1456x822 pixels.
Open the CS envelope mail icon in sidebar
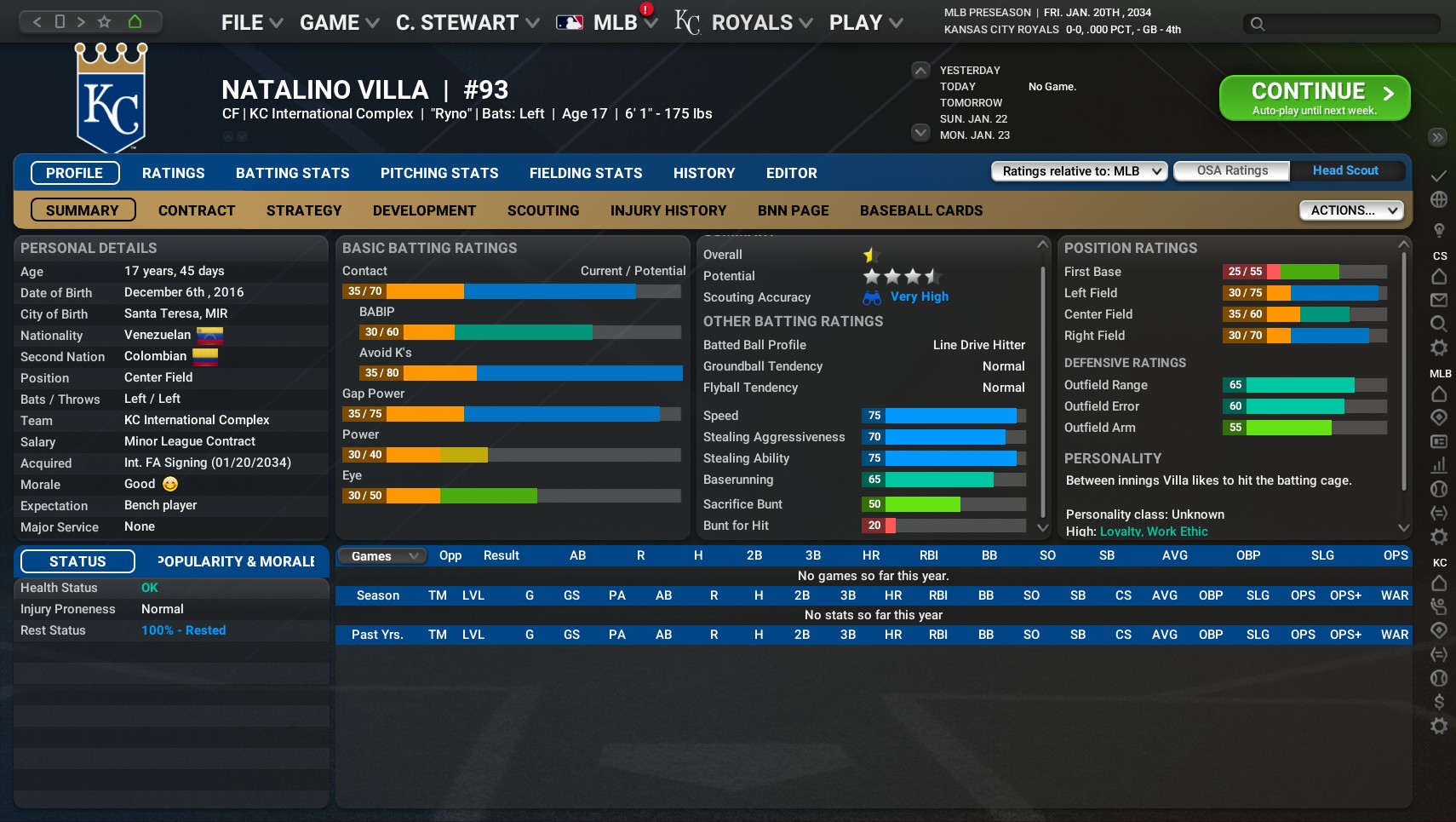pyautogui.click(x=1440, y=299)
